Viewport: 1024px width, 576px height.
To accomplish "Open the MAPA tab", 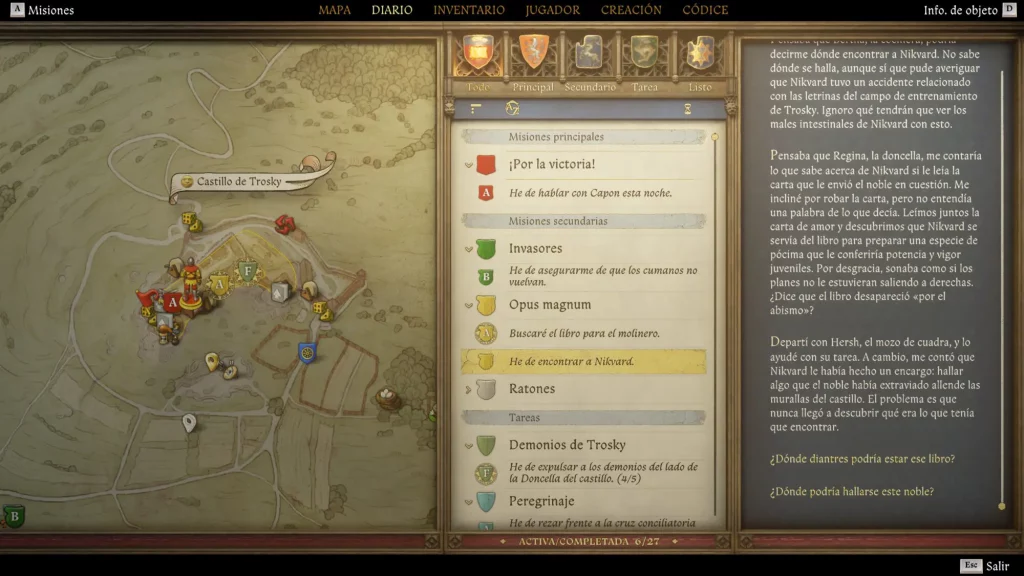I will point(334,11).
